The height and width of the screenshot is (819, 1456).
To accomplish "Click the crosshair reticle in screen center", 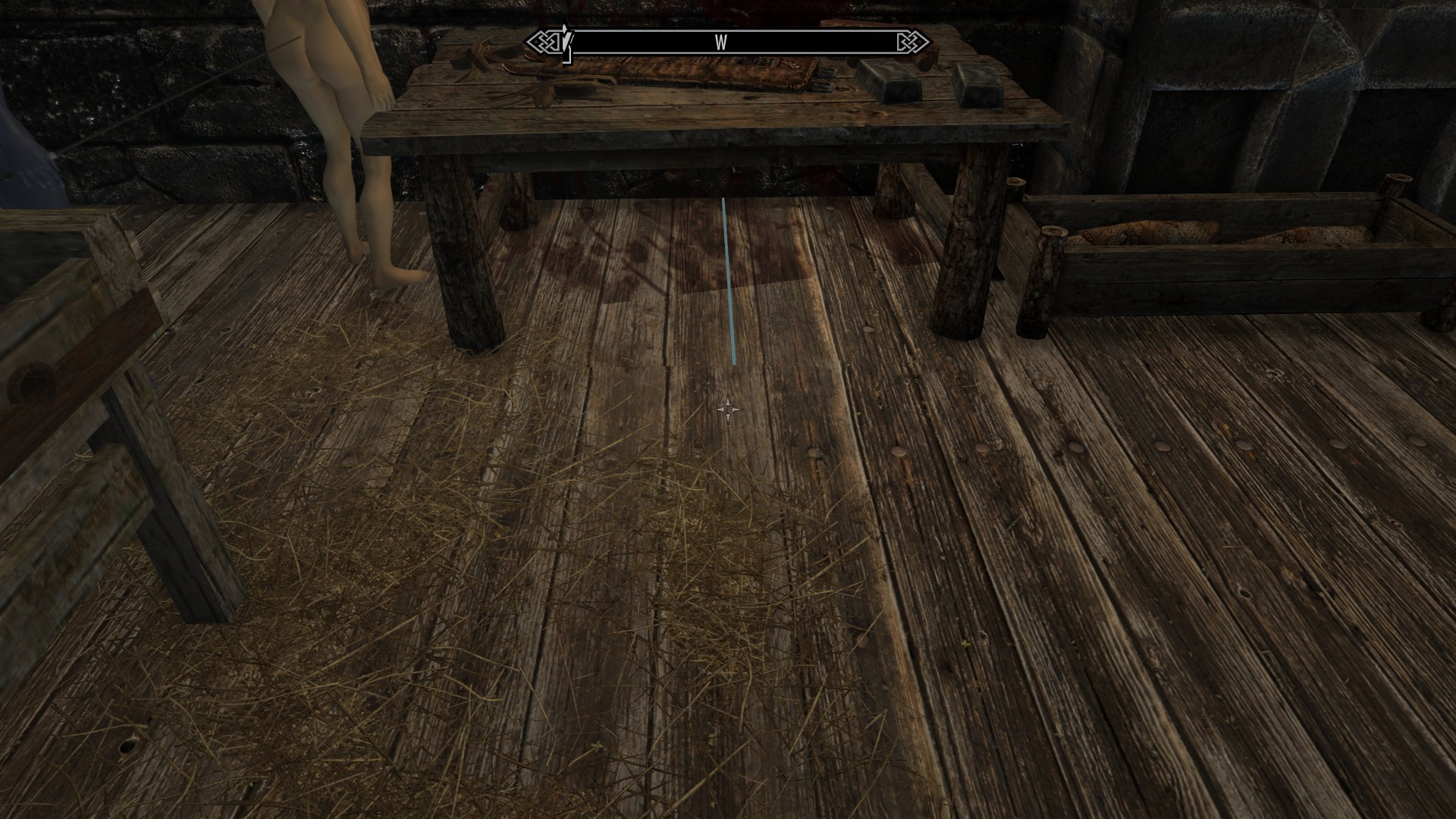I will coord(728,409).
